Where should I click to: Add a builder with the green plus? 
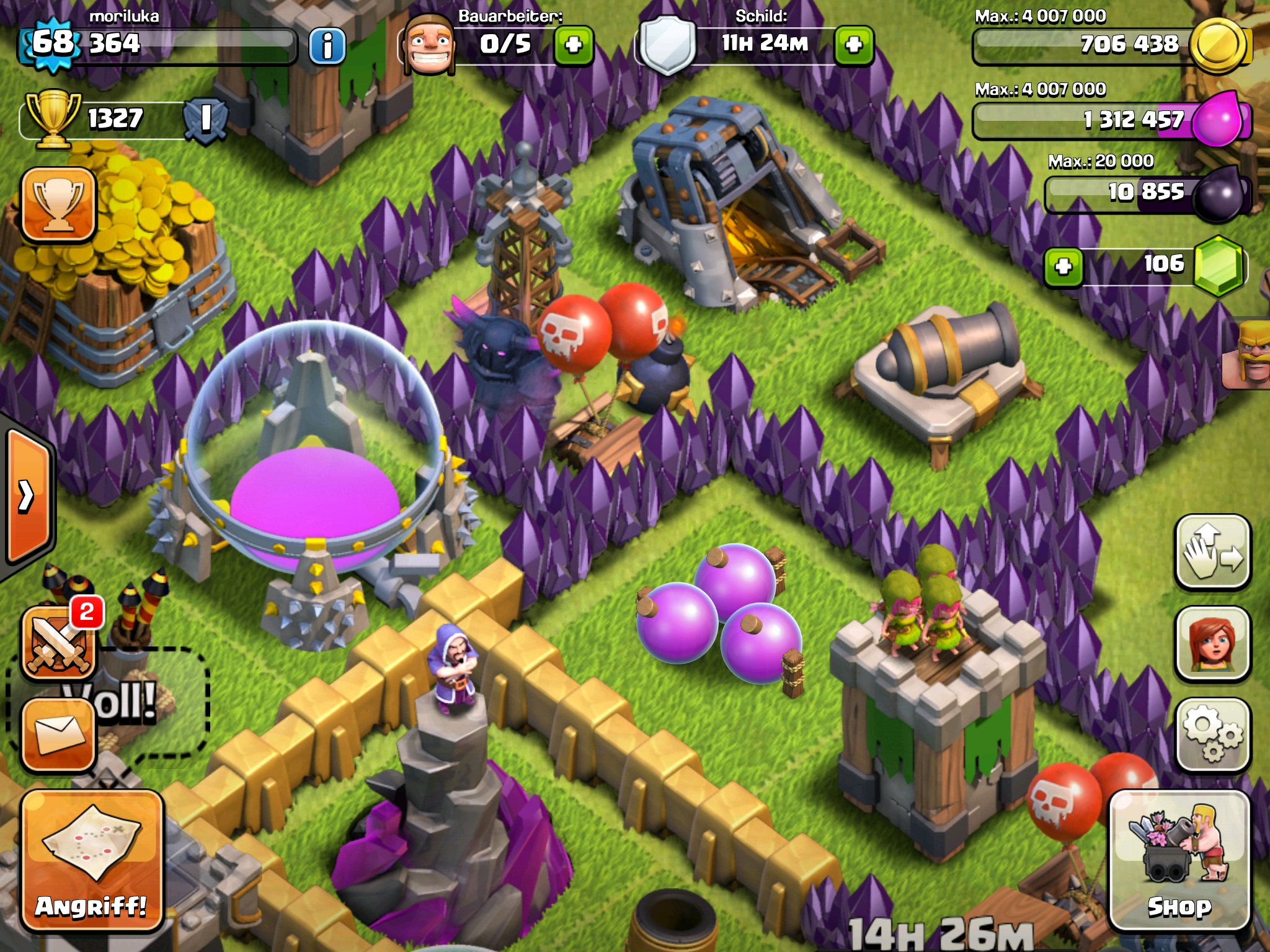tap(574, 45)
